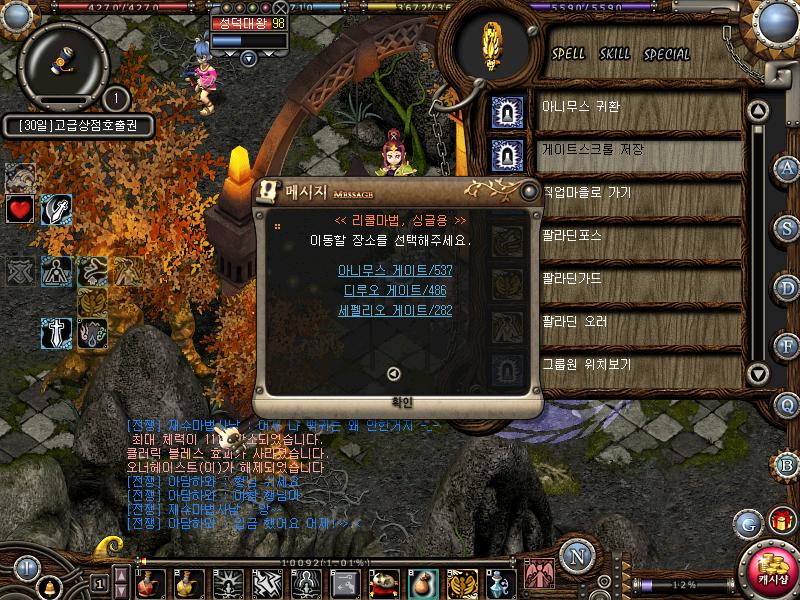Click the skill list scroll-down arrow
The image size is (800, 600).
[x=758, y=374]
